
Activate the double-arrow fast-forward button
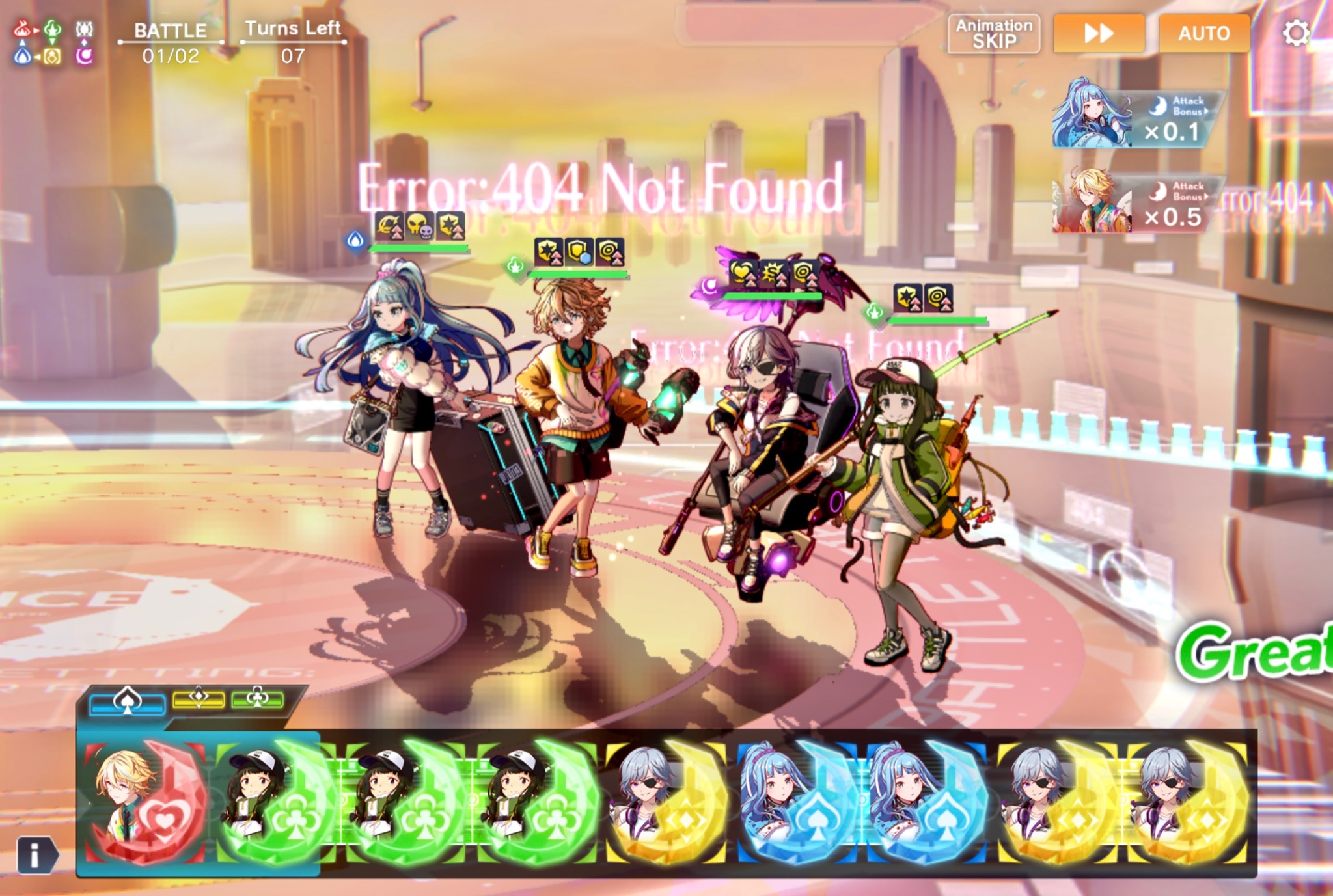1099,34
